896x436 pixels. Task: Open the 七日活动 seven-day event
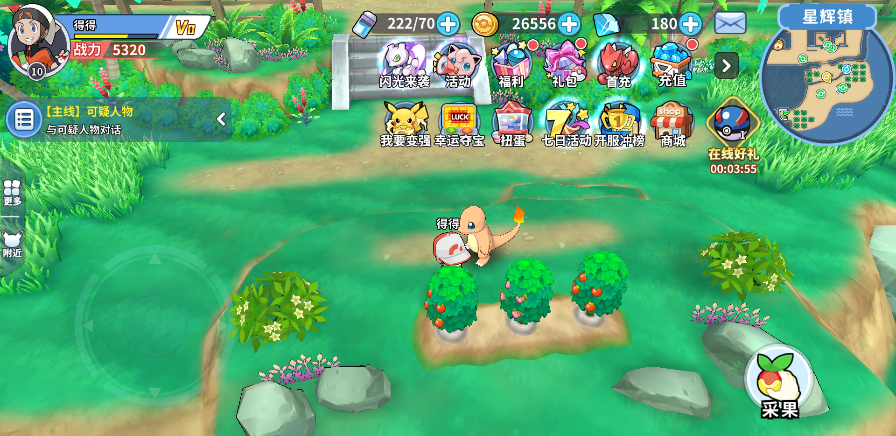566,123
